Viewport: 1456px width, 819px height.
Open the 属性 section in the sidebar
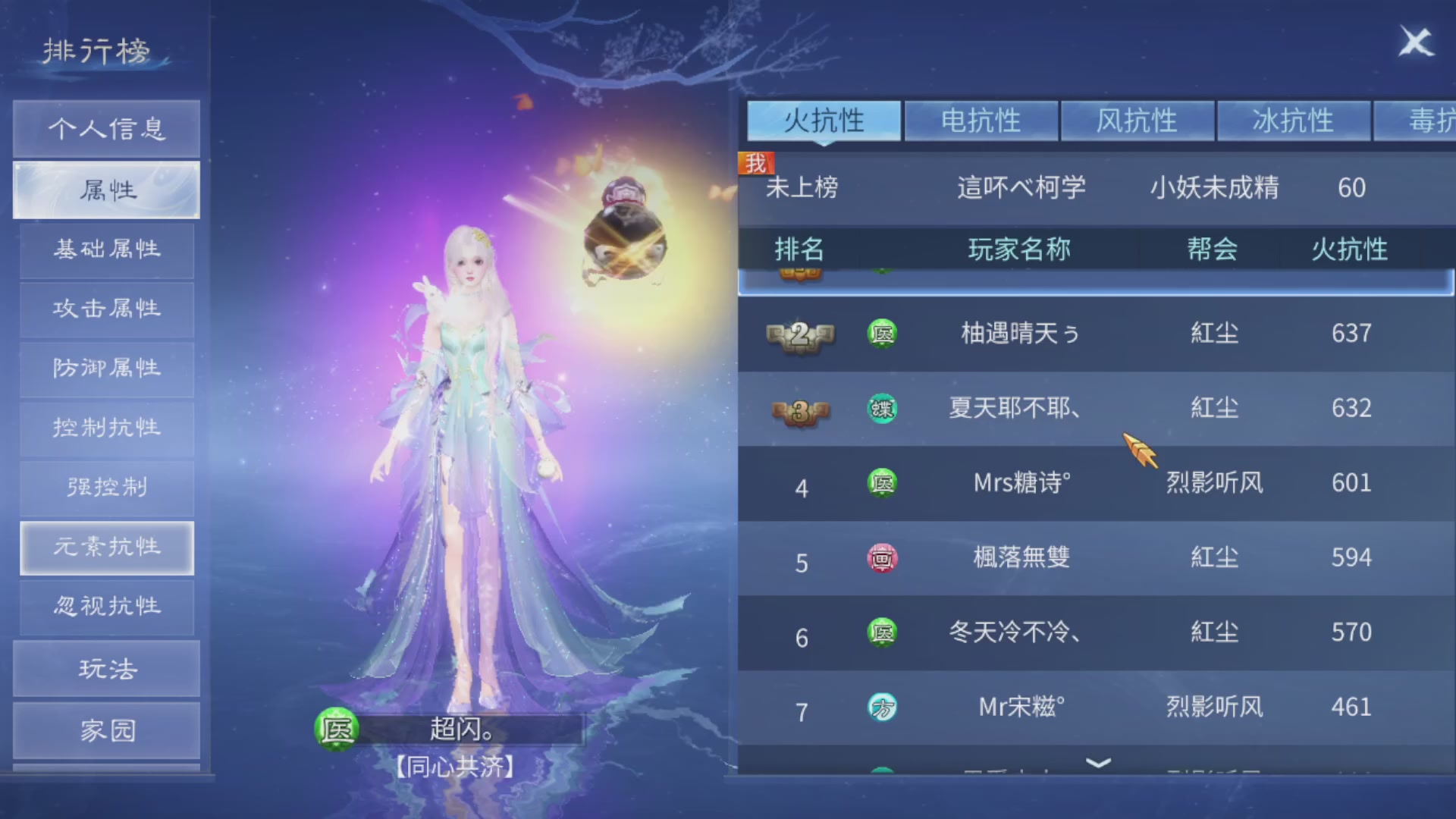click(106, 190)
